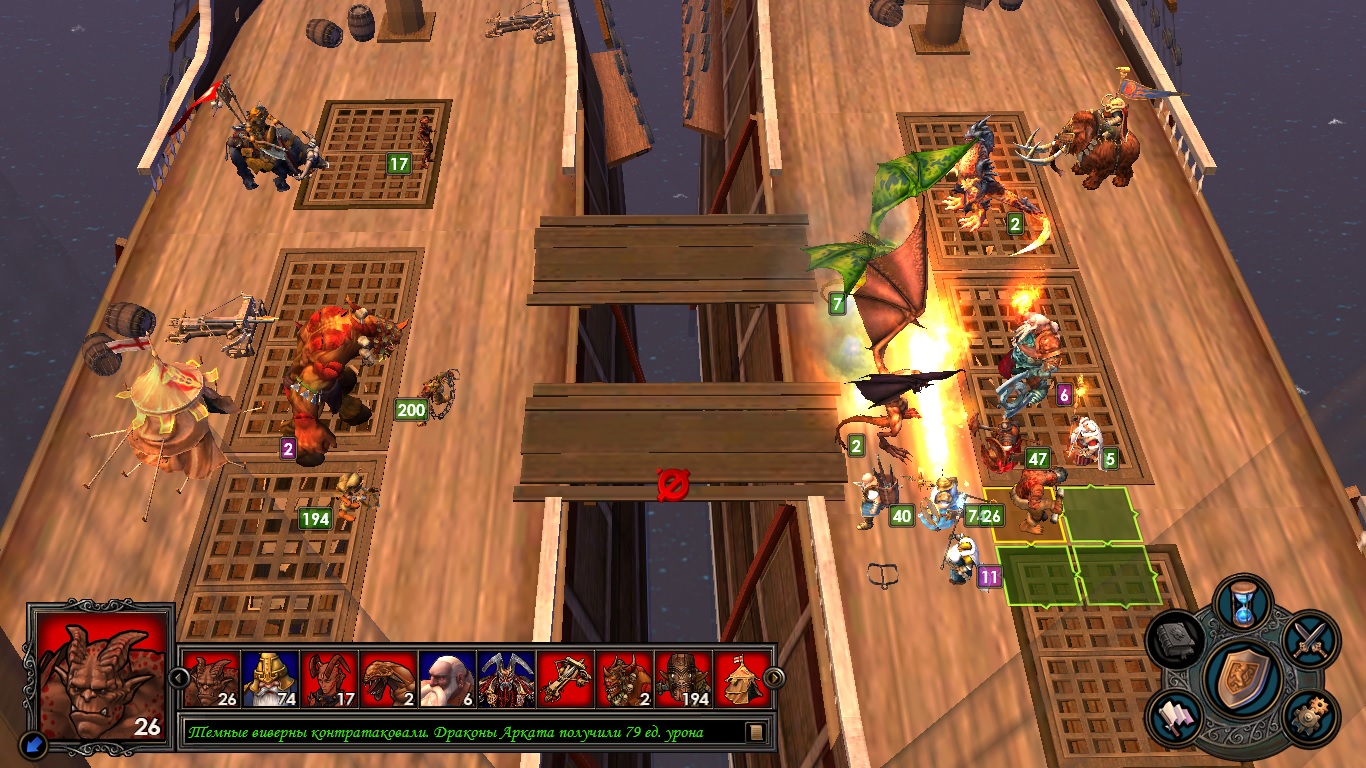Open the combat log scroll icon
This screenshot has height=768, width=1366.
(757, 732)
